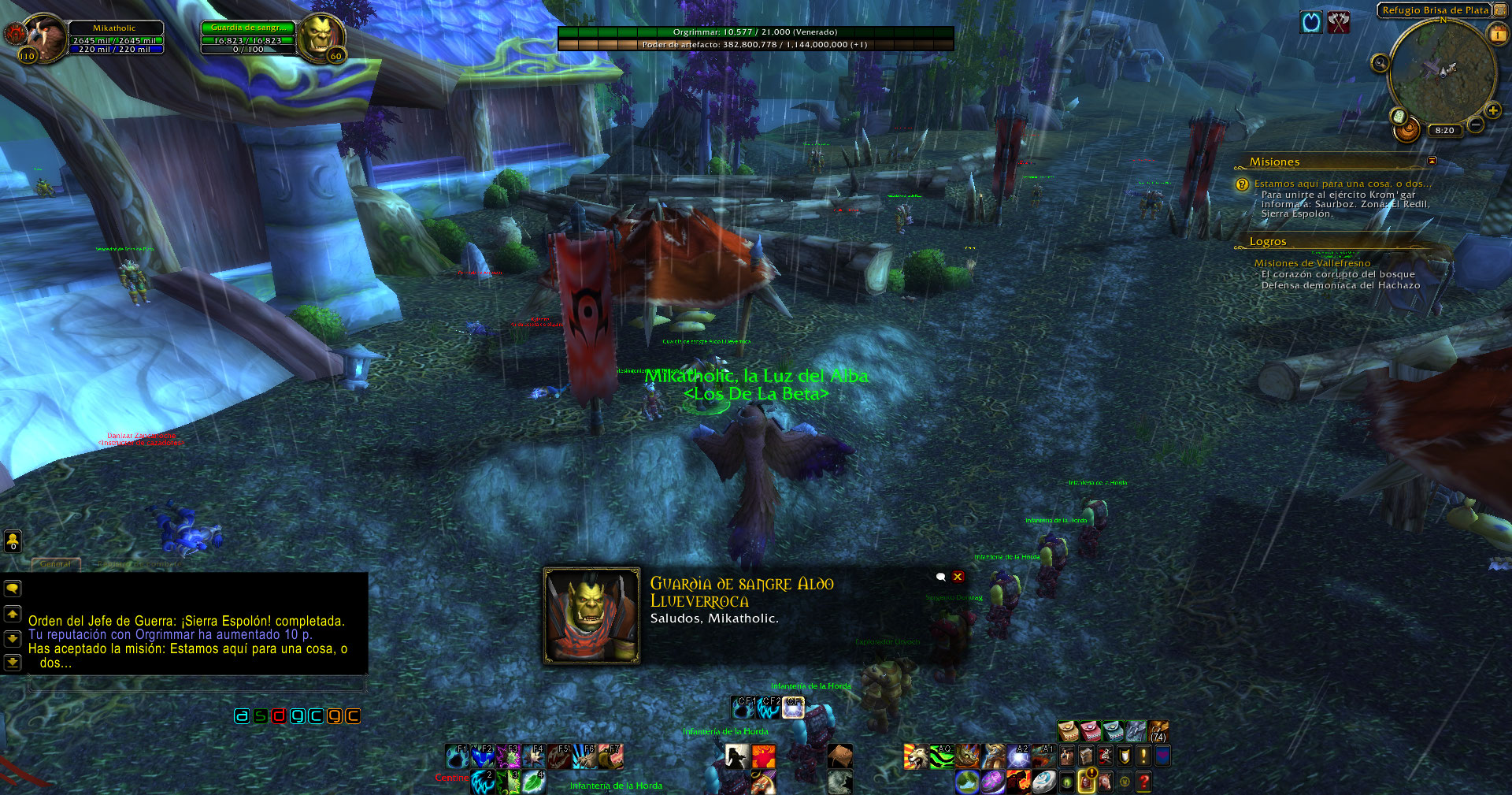Click the minimap tracking magnifier button
This screenshot has width=1512, height=795.
point(1380,63)
